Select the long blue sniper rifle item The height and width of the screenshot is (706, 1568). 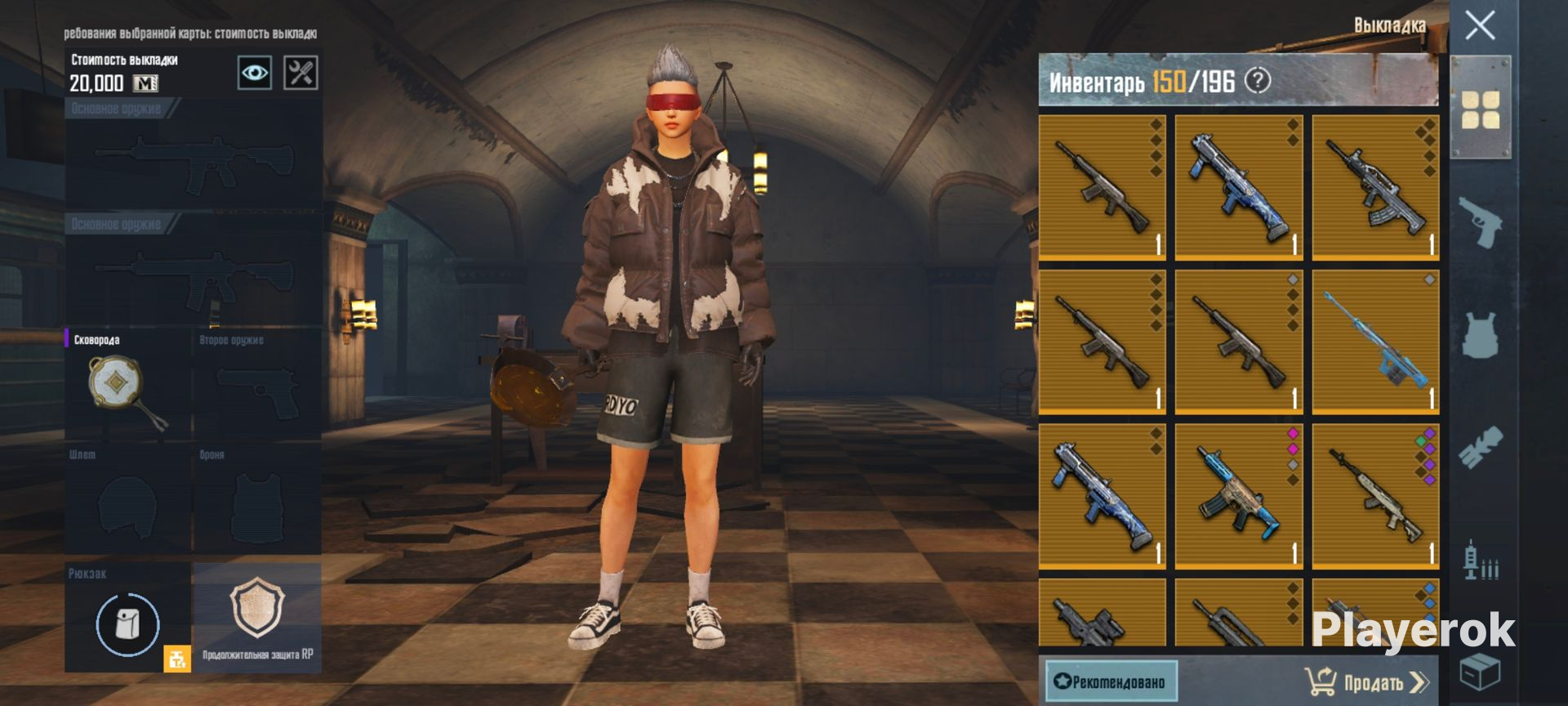click(1375, 342)
